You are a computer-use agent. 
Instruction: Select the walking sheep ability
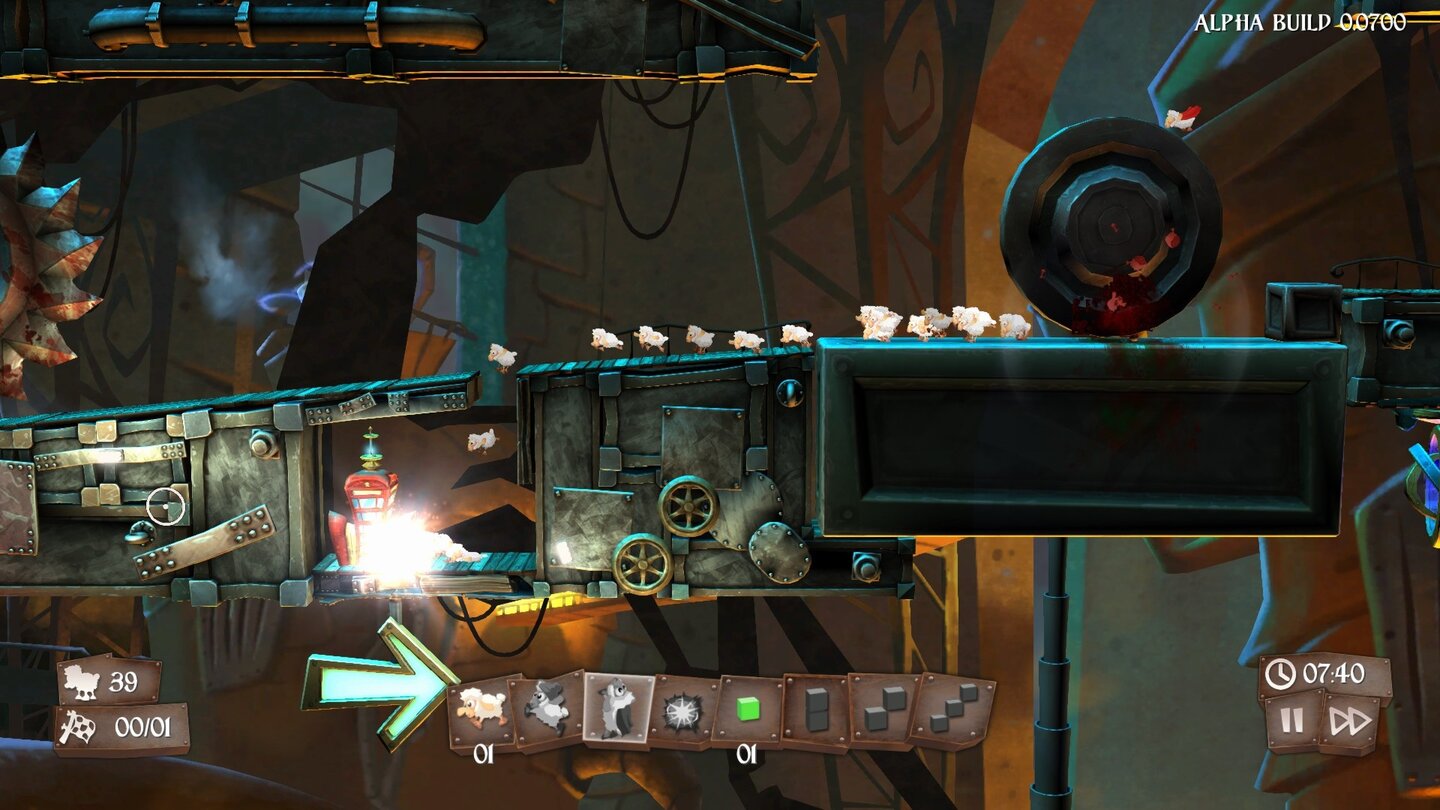tap(480, 705)
